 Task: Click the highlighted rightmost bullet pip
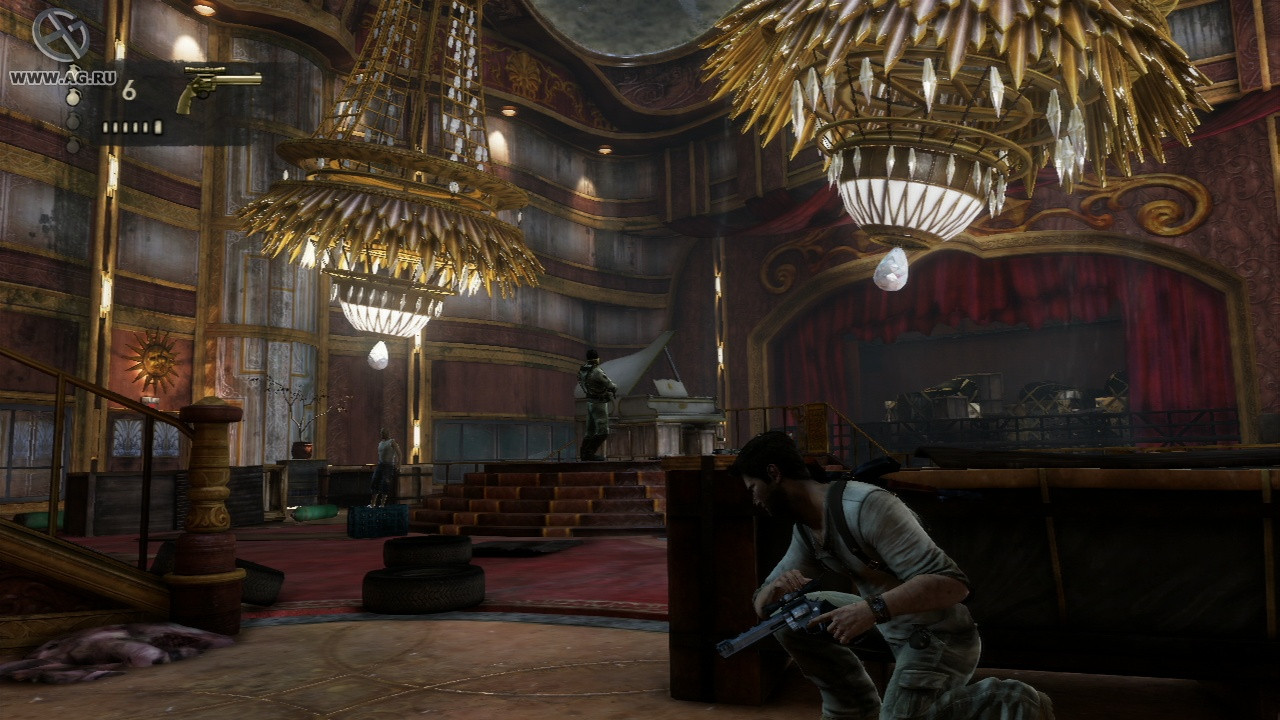point(157,127)
